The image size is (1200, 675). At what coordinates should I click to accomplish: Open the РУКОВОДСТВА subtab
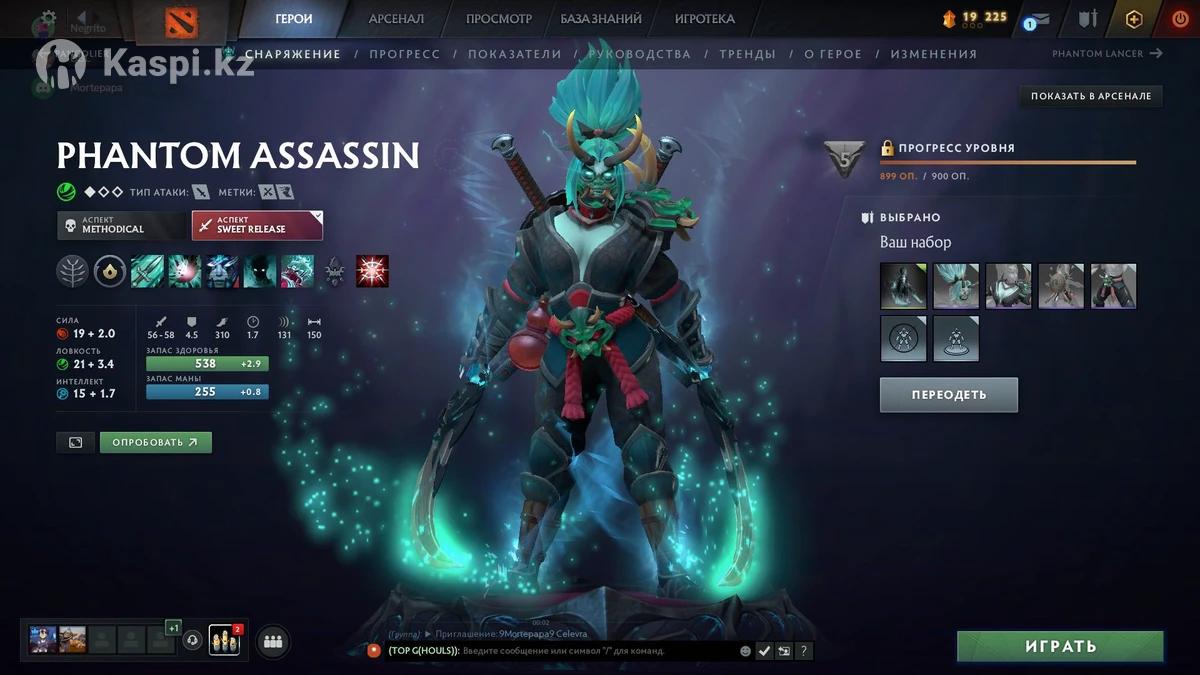point(640,54)
